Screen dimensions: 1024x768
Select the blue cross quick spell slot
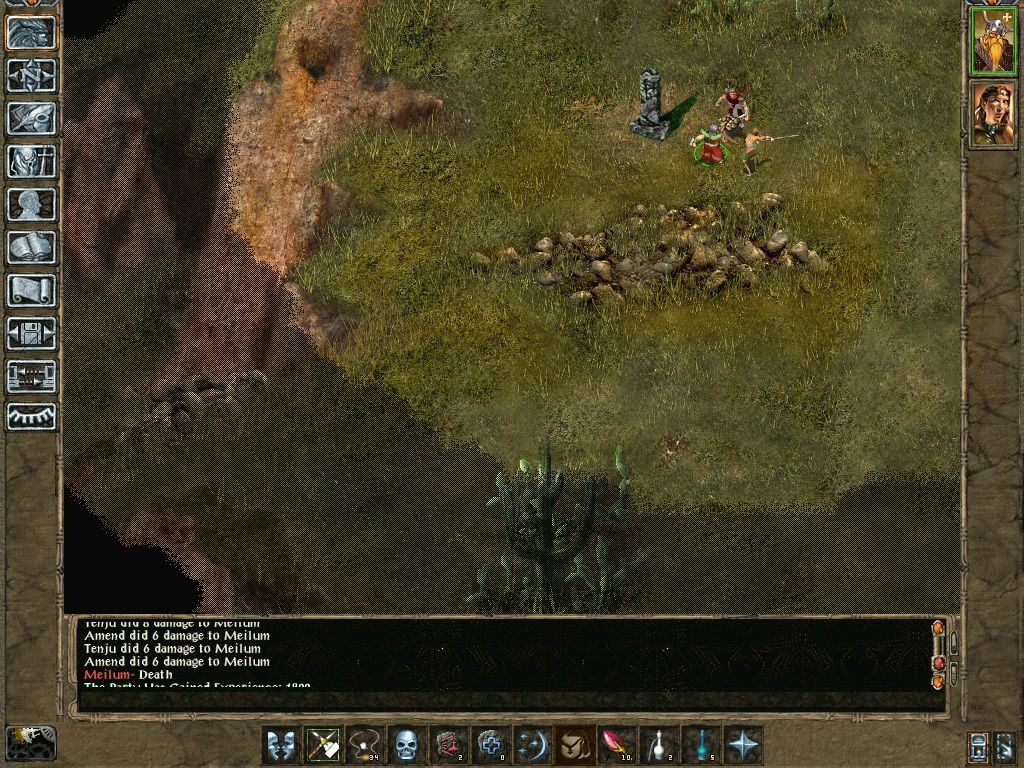[490, 745]
